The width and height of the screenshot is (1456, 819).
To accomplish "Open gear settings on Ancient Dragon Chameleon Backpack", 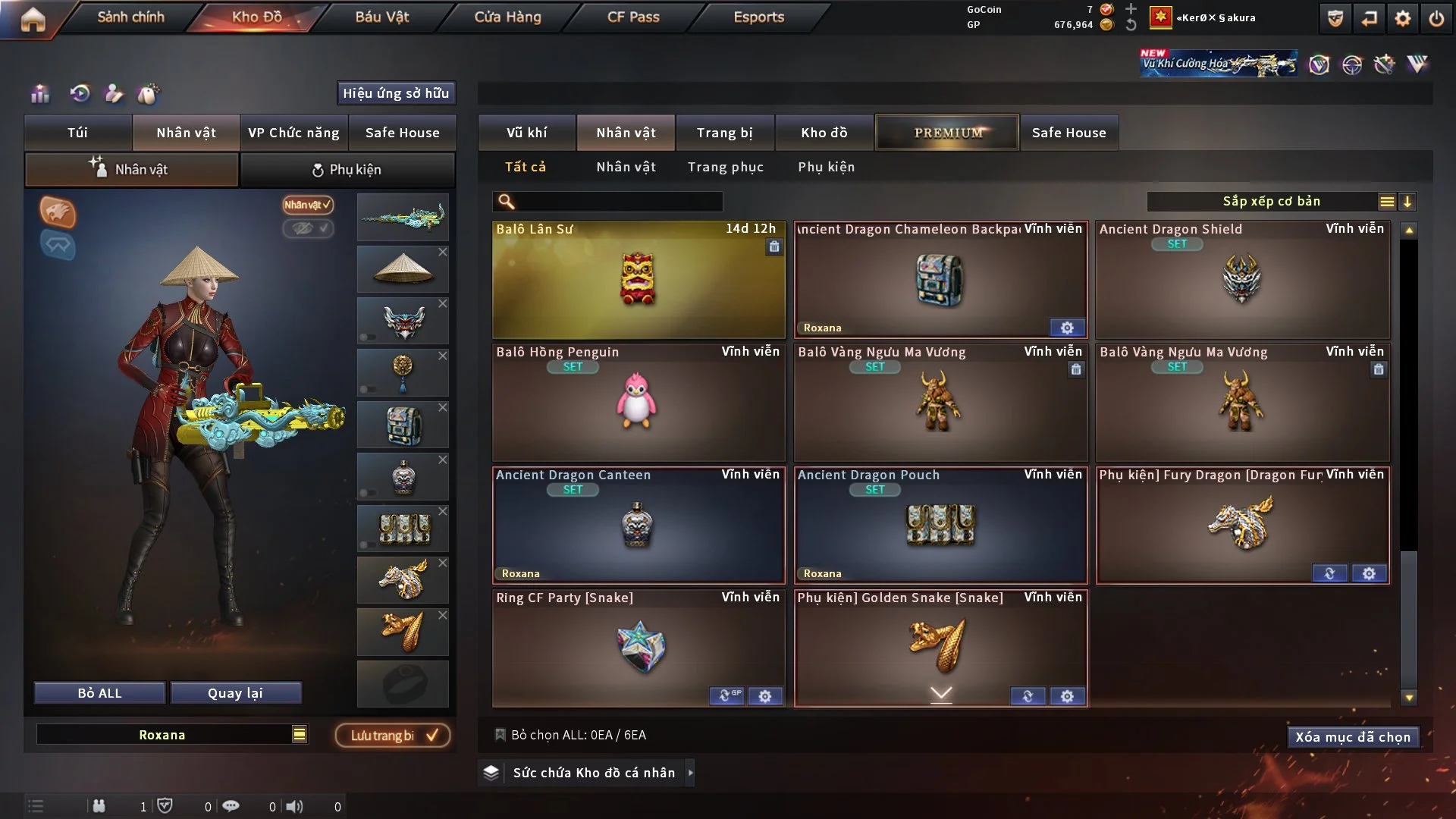I will [x=1067, y=328].
